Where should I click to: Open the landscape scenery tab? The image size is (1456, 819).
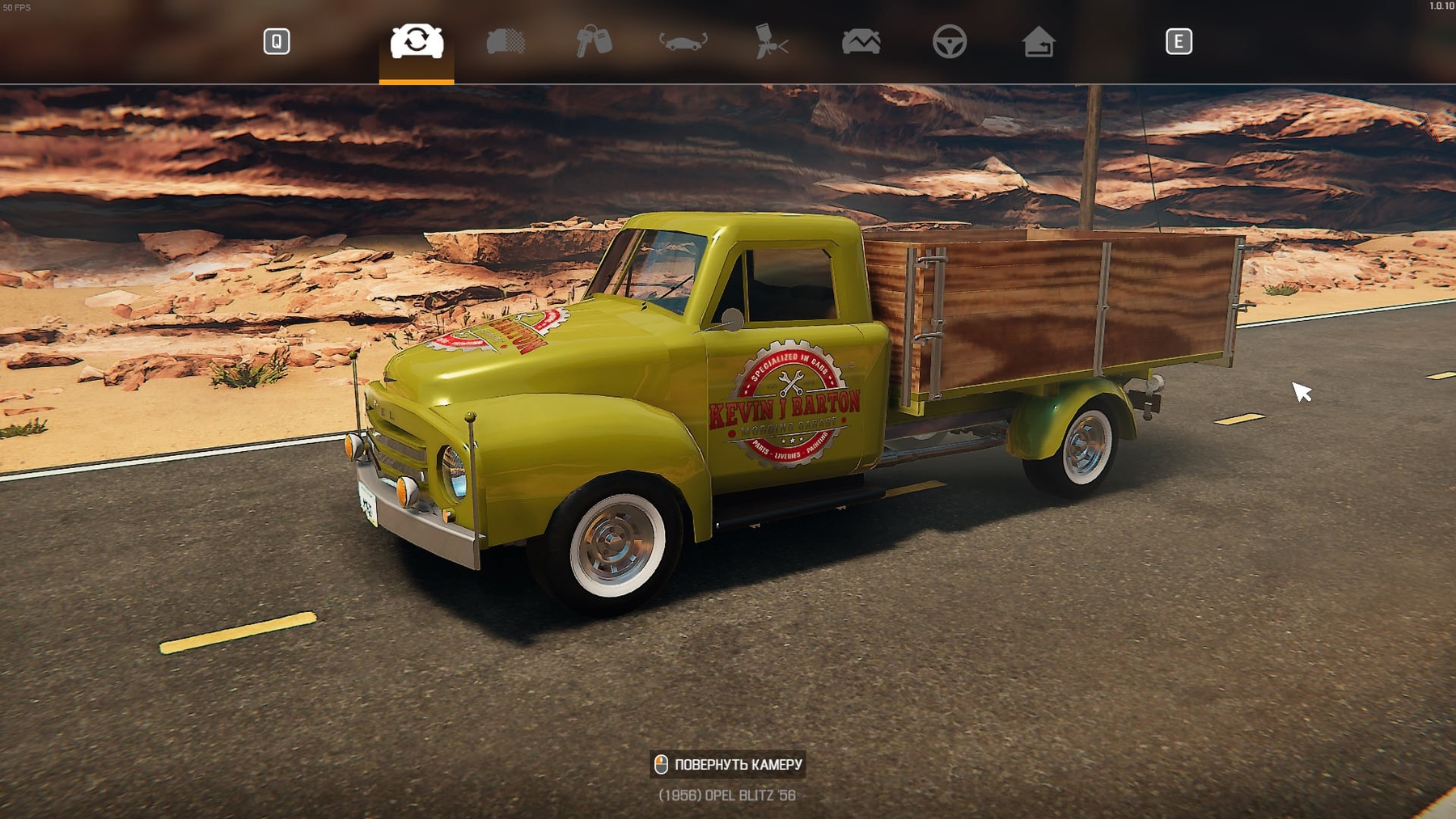861,41
